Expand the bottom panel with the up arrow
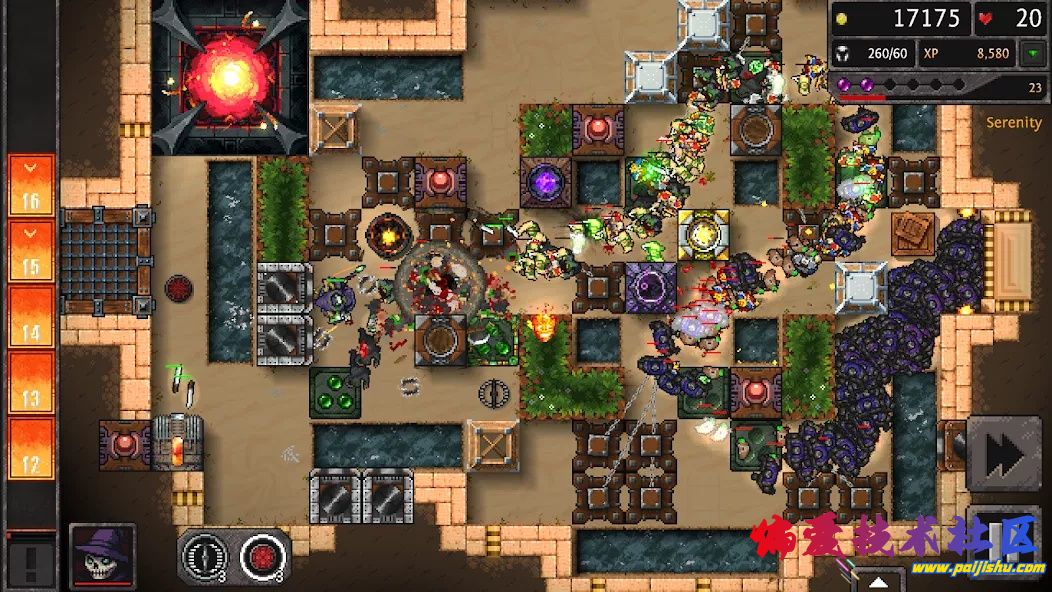The width and height of the screenshot is (1052, 592). (x=878, y=581)
